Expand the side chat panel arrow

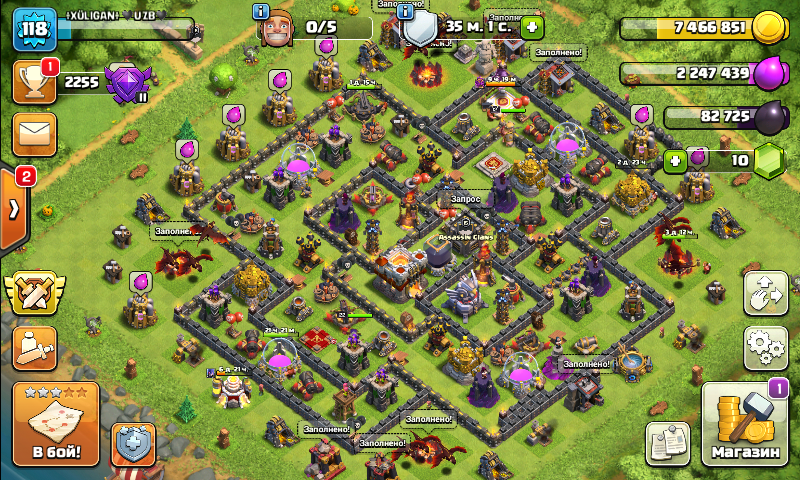pyautogui.click(x=14, y=210)
